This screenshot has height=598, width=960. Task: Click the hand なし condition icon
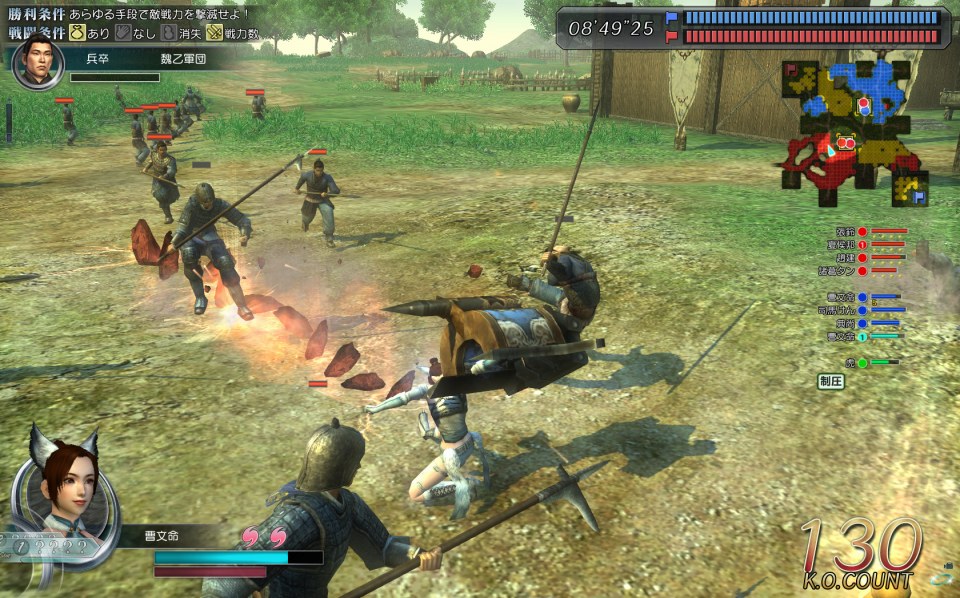point(123,33)
